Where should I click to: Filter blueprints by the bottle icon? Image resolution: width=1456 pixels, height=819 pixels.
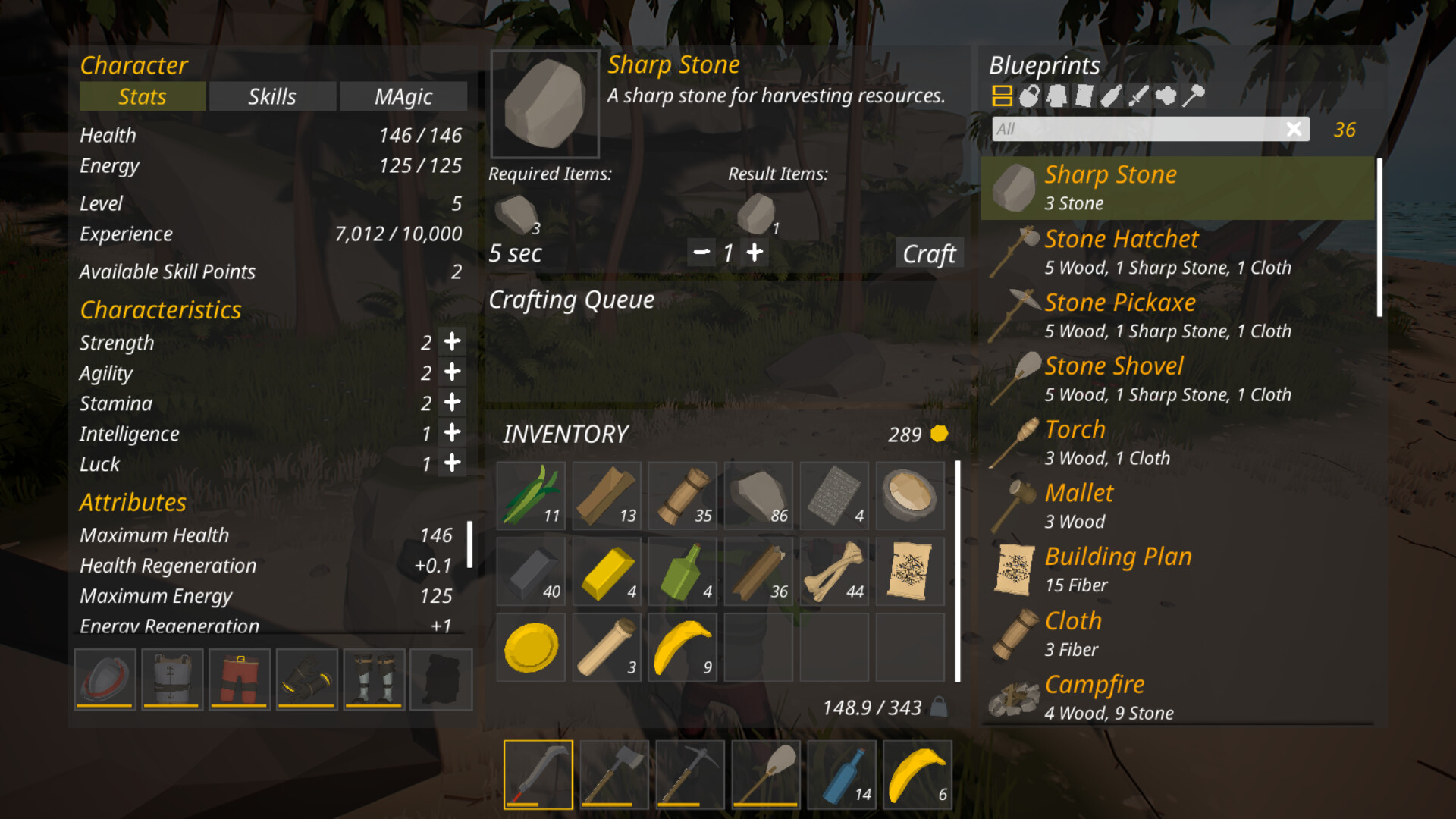click(1111, 96)
